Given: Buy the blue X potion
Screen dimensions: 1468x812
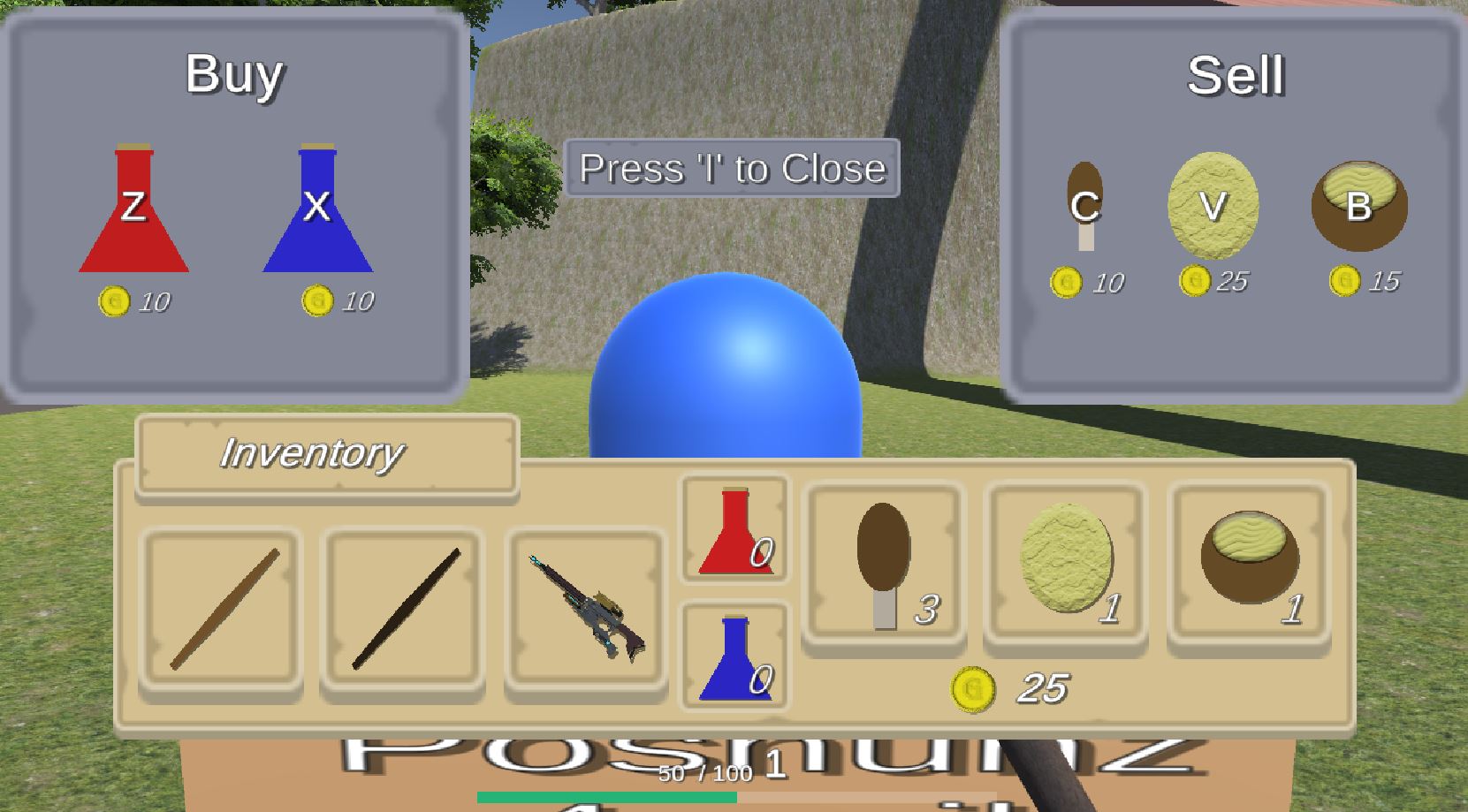Looking at the screenshot, I should click(x=318, y=212).
